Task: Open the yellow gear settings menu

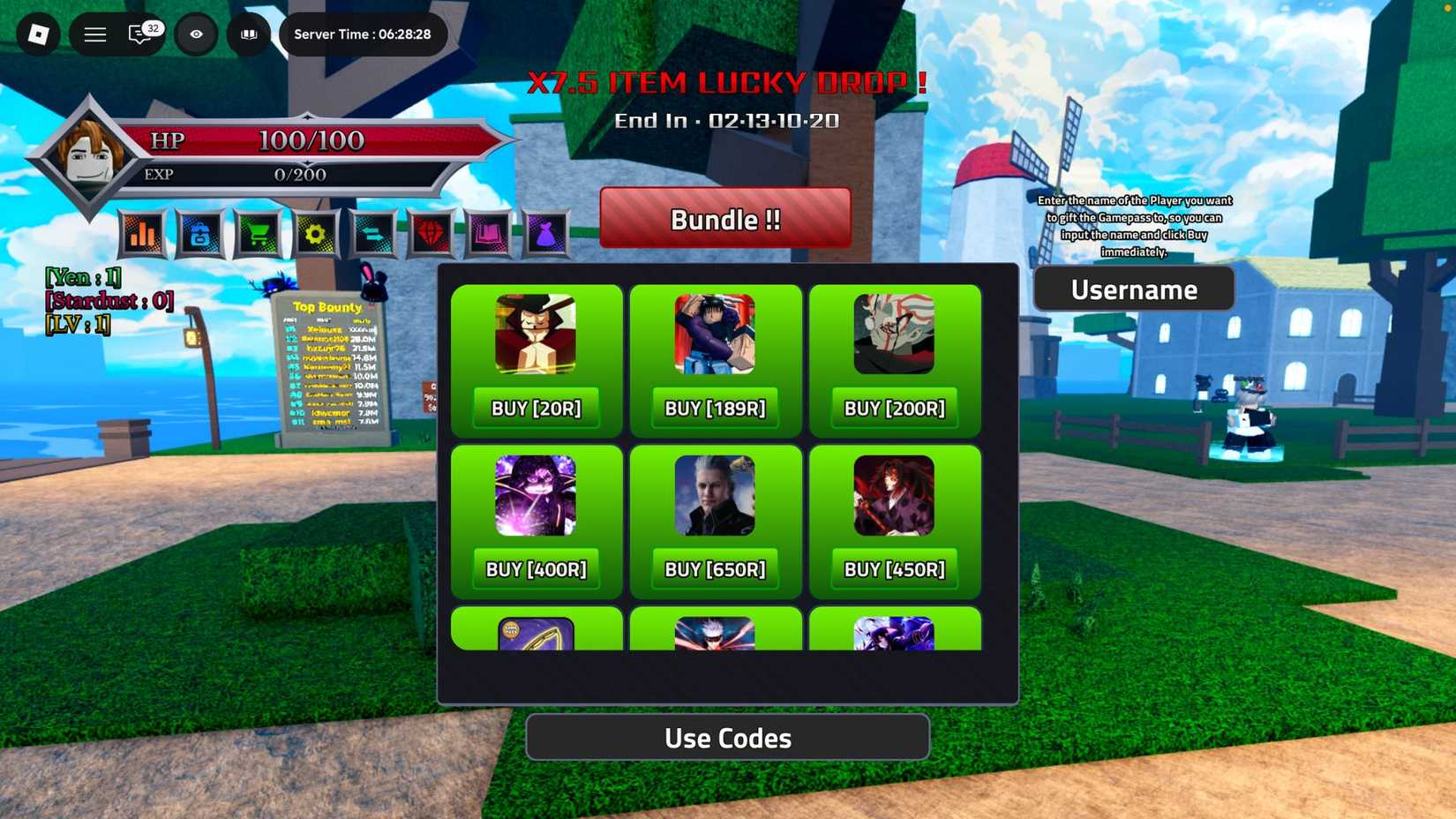Action: click(315, 233)
